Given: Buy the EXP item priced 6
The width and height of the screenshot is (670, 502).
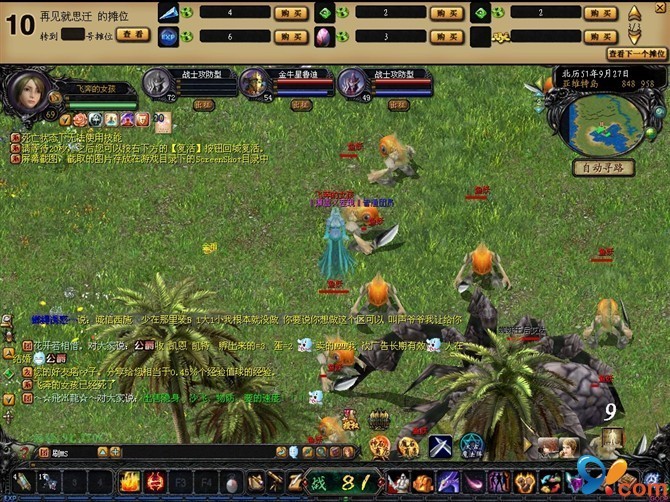Looking at the screenshot, I should [291, 36].
